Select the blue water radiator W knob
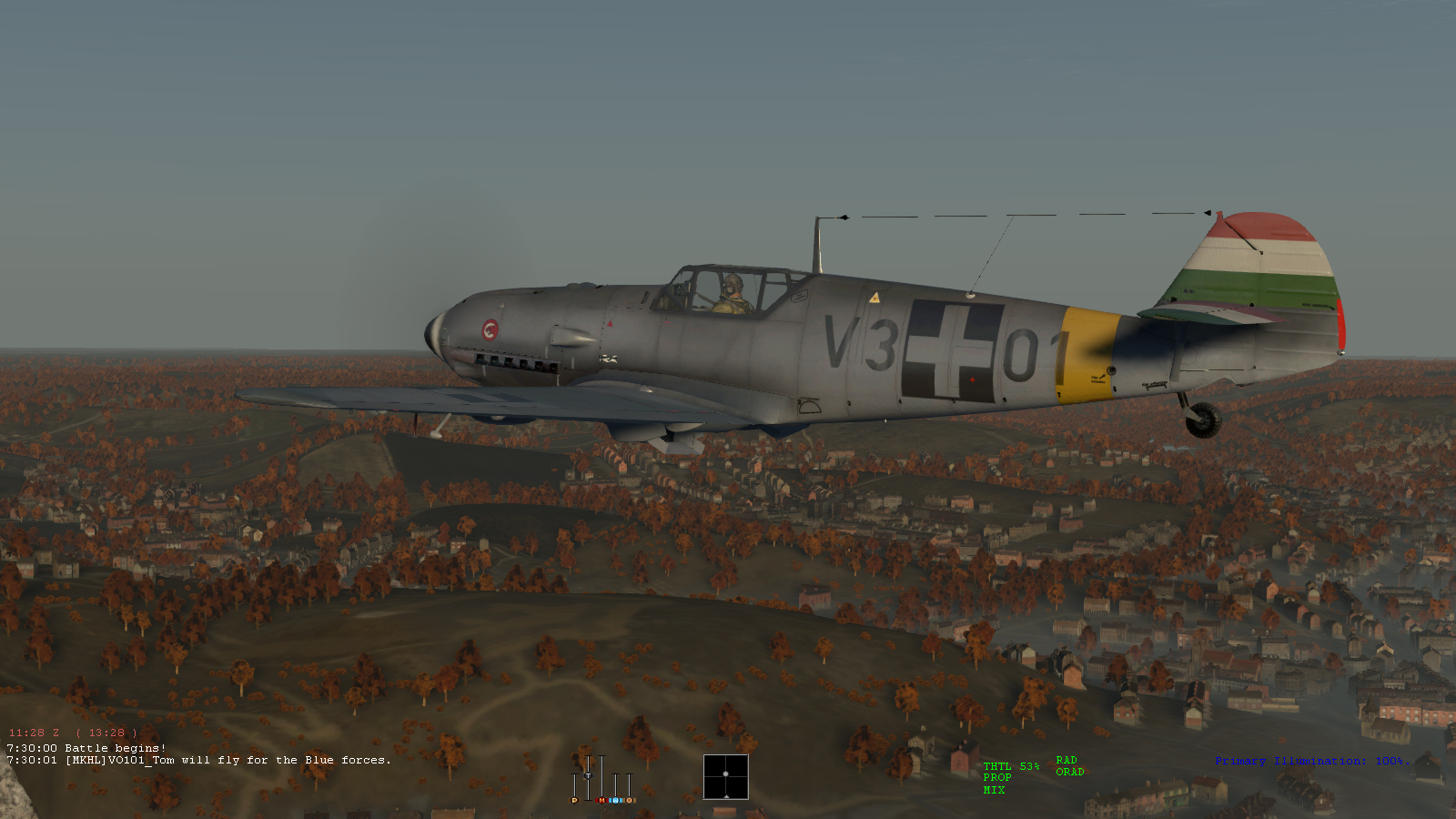The image size is (1456, 819). point(615,800)
